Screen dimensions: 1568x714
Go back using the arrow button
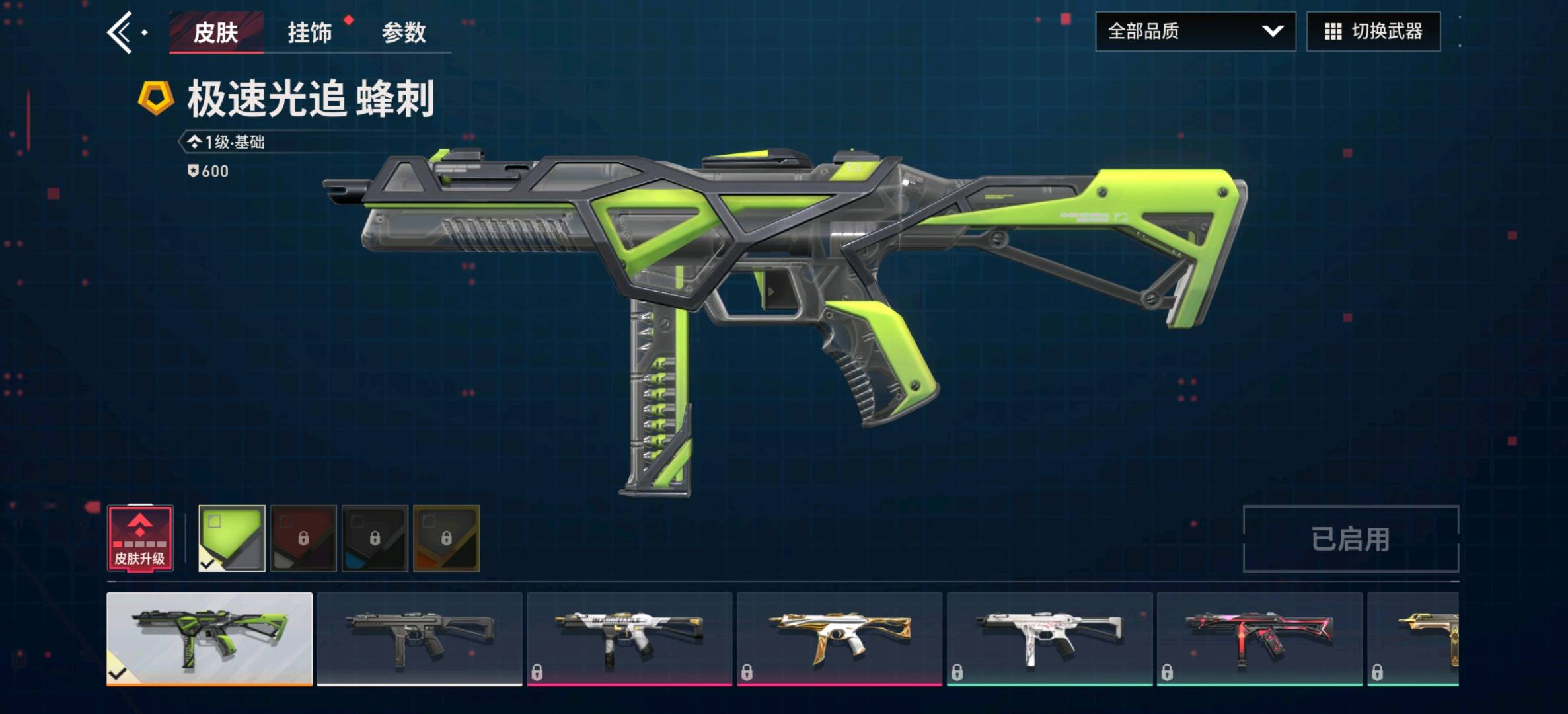(x=121, y=32)
